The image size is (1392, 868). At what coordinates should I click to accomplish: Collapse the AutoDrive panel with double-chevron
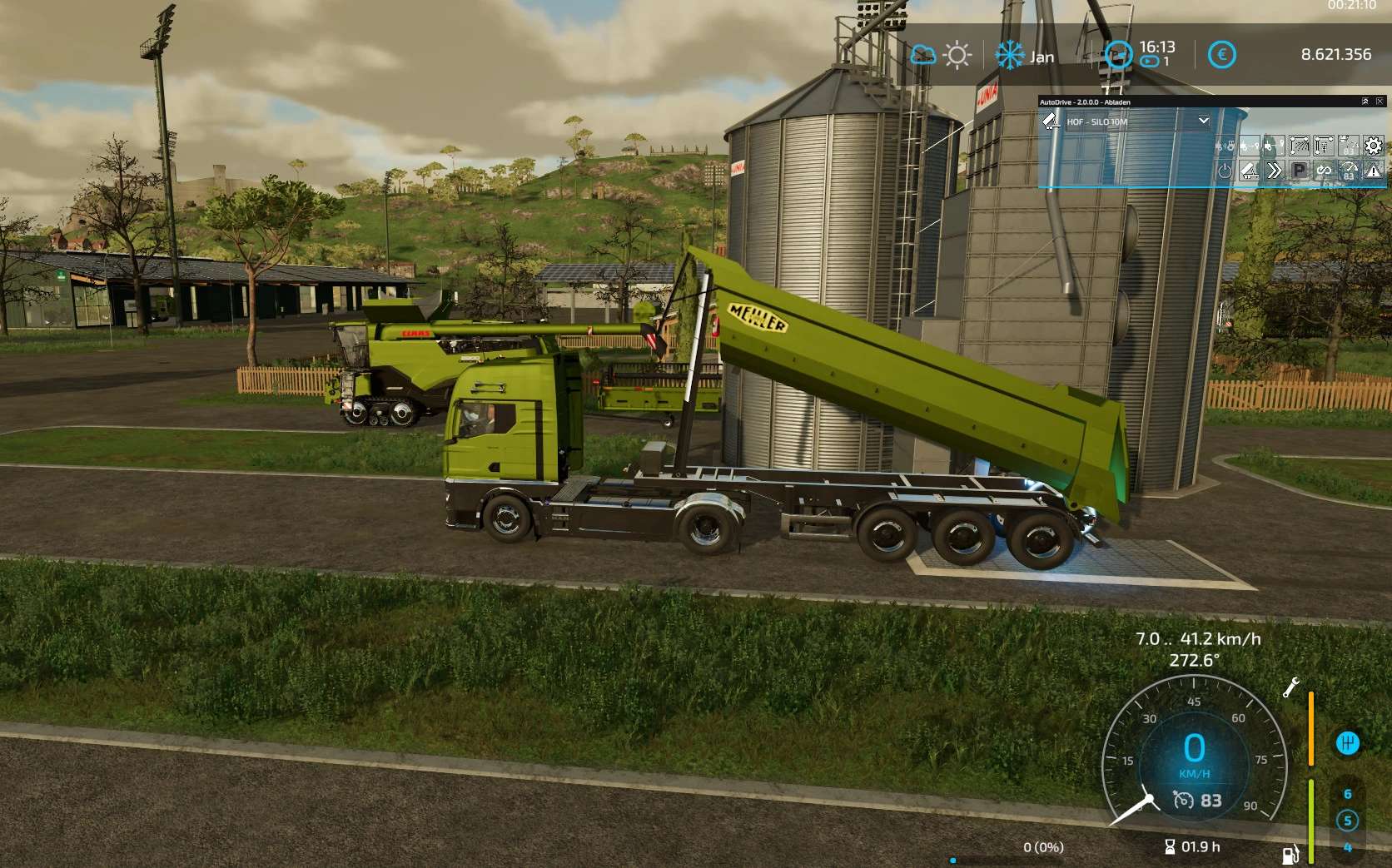pyautogui.click(x=1365, y=102)
